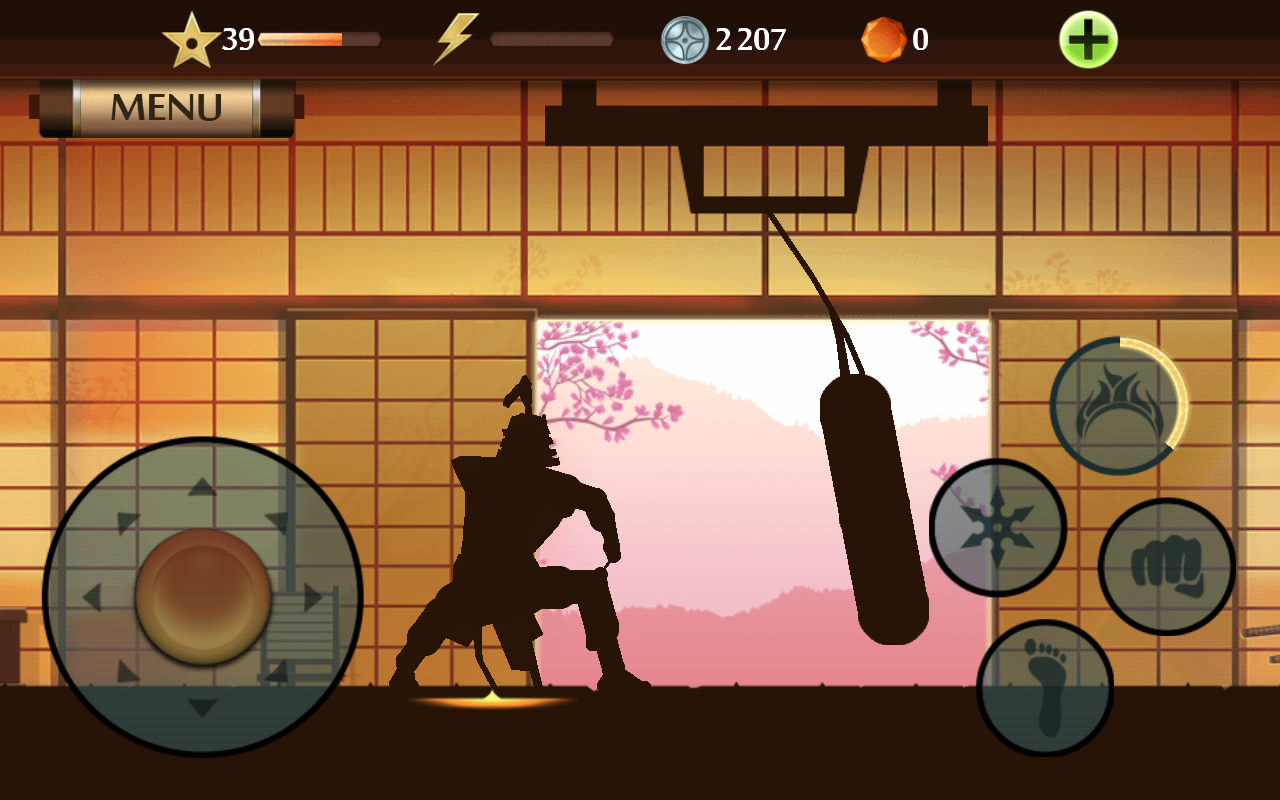Use the kick foot button
1280x800 pixels.
[x=1045, y=687]
